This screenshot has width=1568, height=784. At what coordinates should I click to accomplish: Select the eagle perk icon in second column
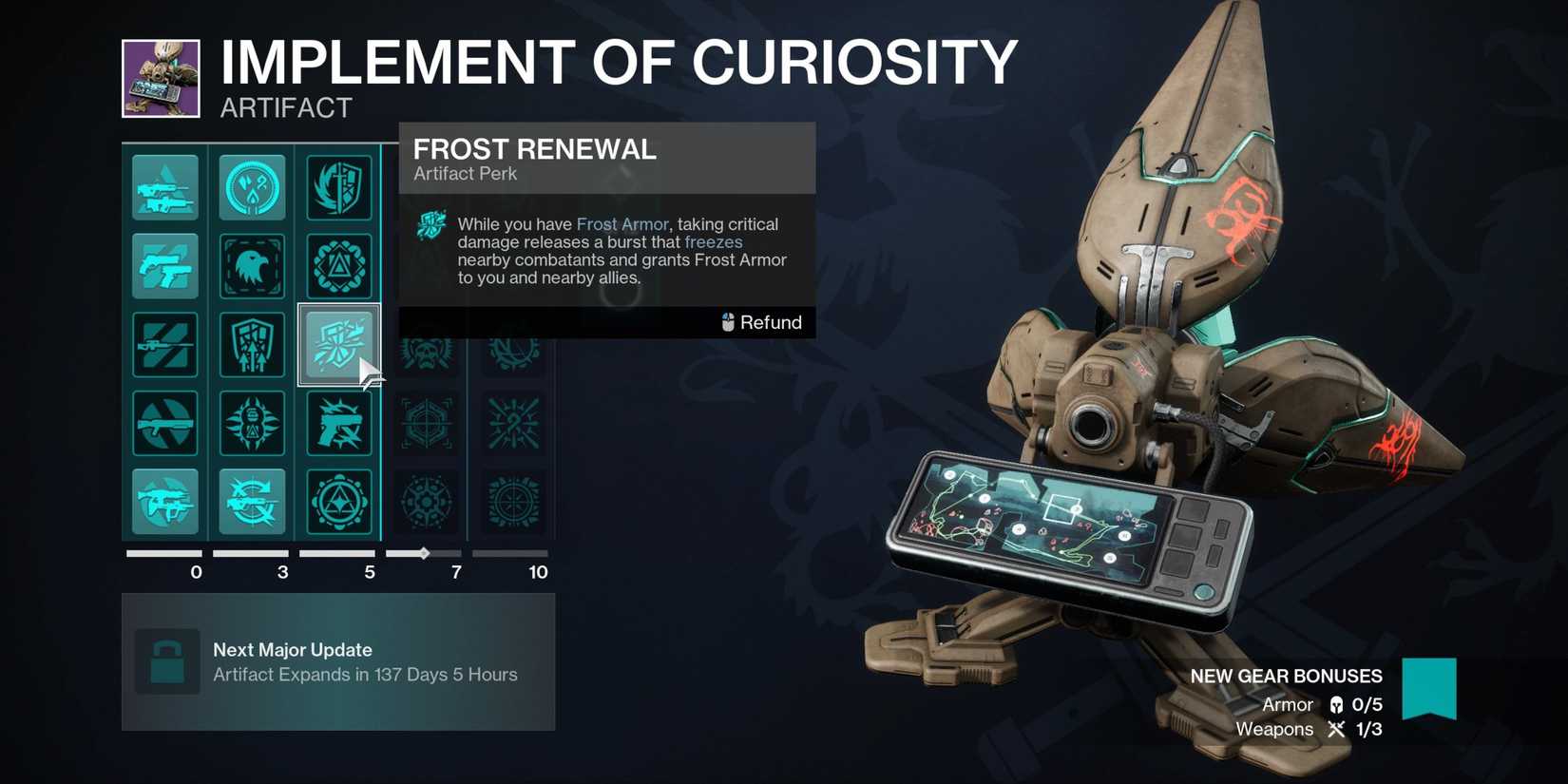(252, 266)
